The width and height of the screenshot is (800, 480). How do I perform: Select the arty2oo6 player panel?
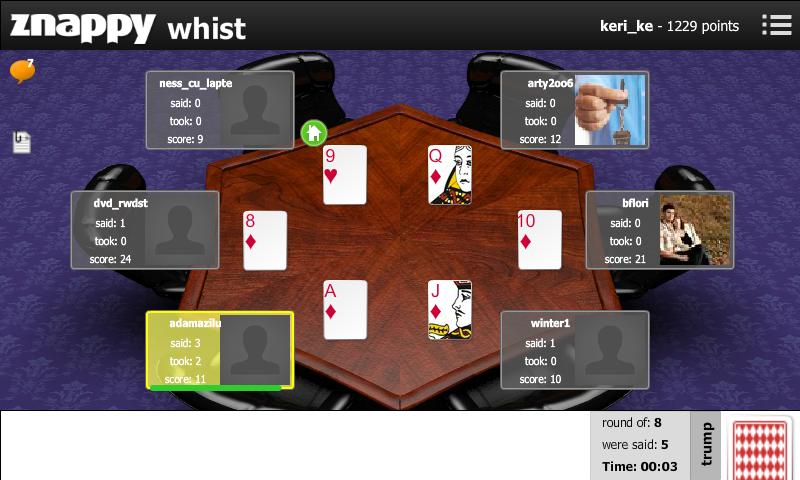[575, 110]
